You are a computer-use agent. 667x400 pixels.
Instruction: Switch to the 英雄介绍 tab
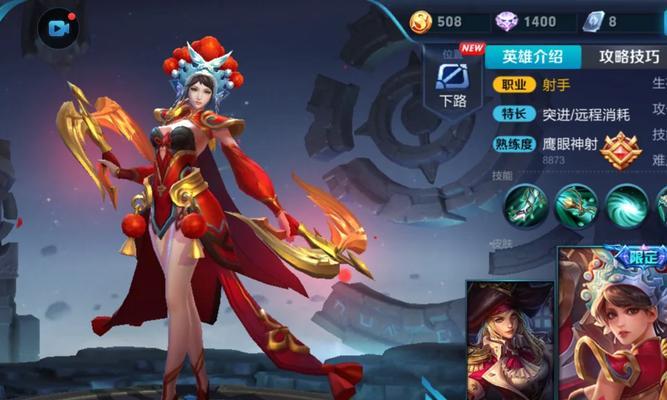pos(533,57)
